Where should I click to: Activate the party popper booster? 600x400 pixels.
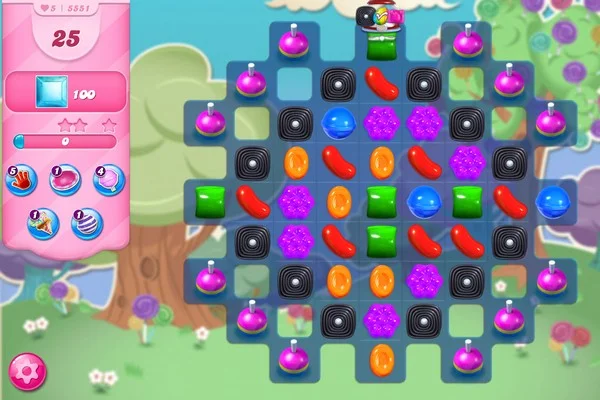43,222
